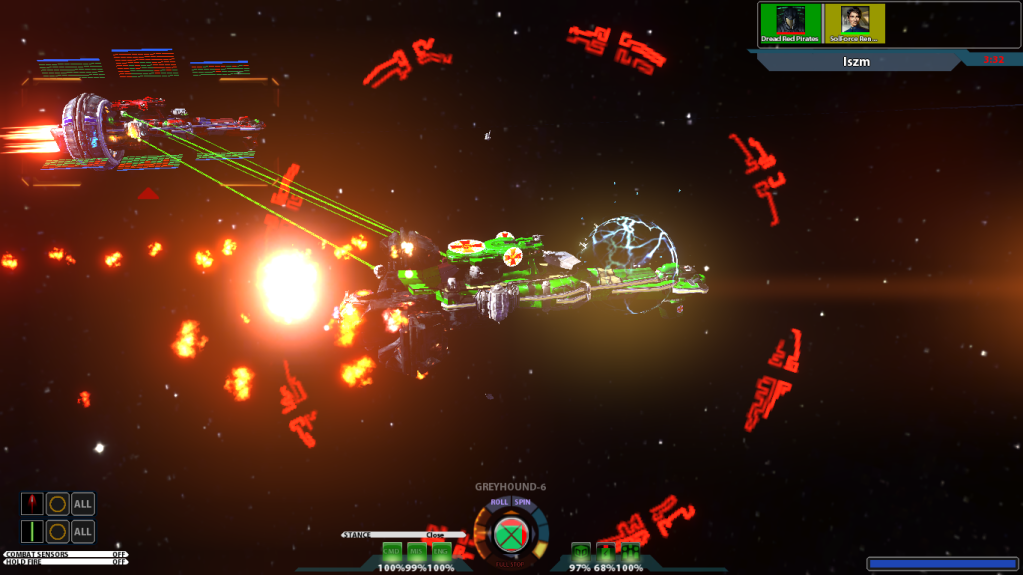Activate the Roll maneuver

[x=500, y=502]
